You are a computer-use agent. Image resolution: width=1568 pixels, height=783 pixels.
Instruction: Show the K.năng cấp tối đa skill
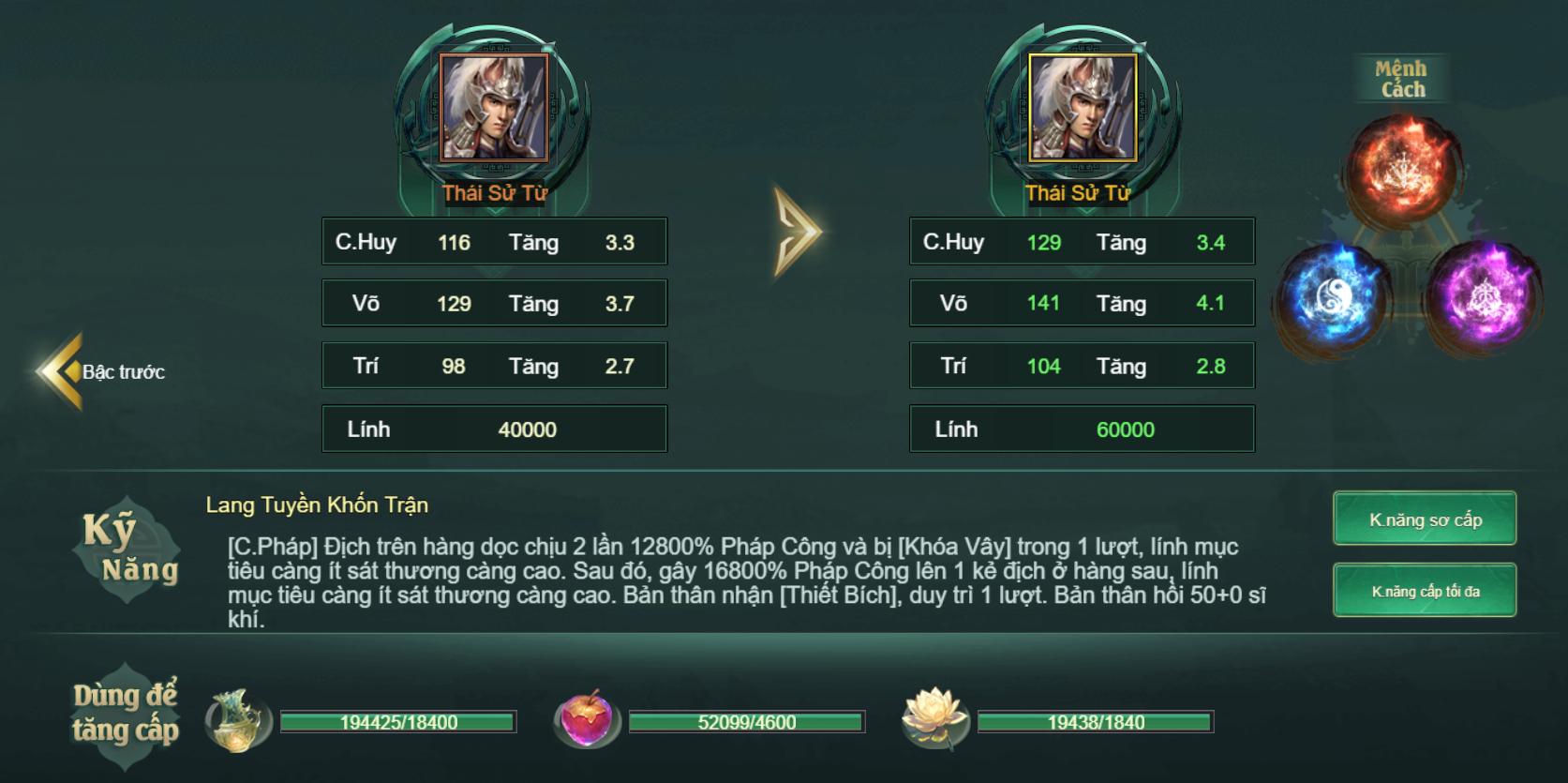point(1424,591)
